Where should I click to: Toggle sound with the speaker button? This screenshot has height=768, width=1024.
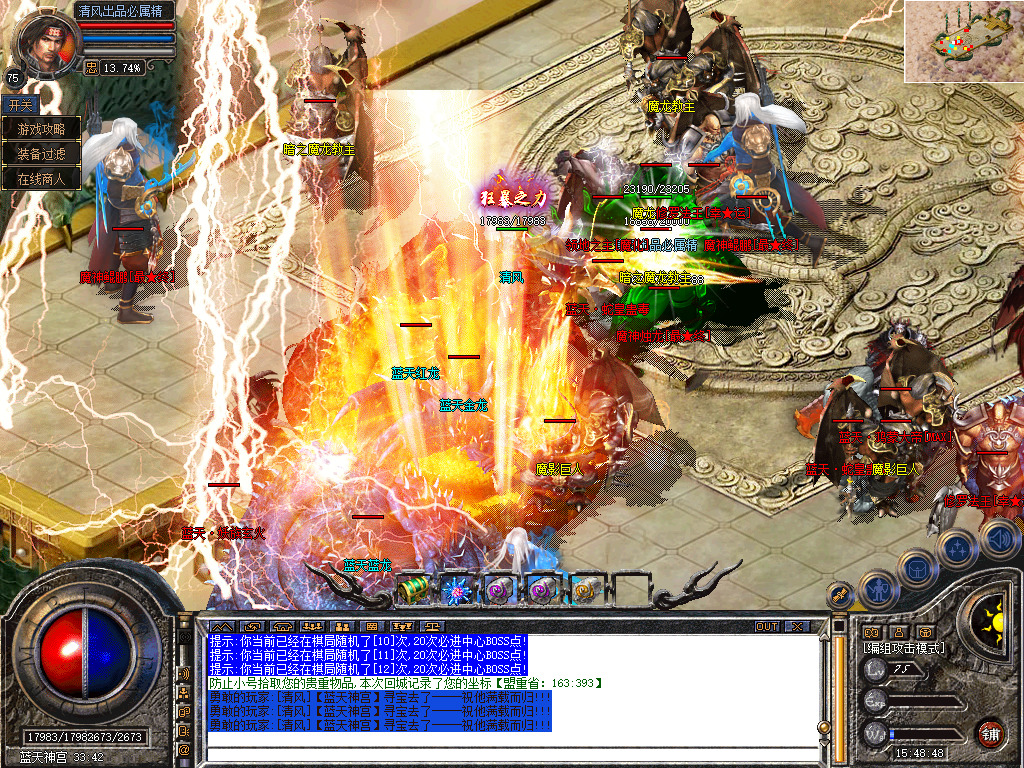999,538
